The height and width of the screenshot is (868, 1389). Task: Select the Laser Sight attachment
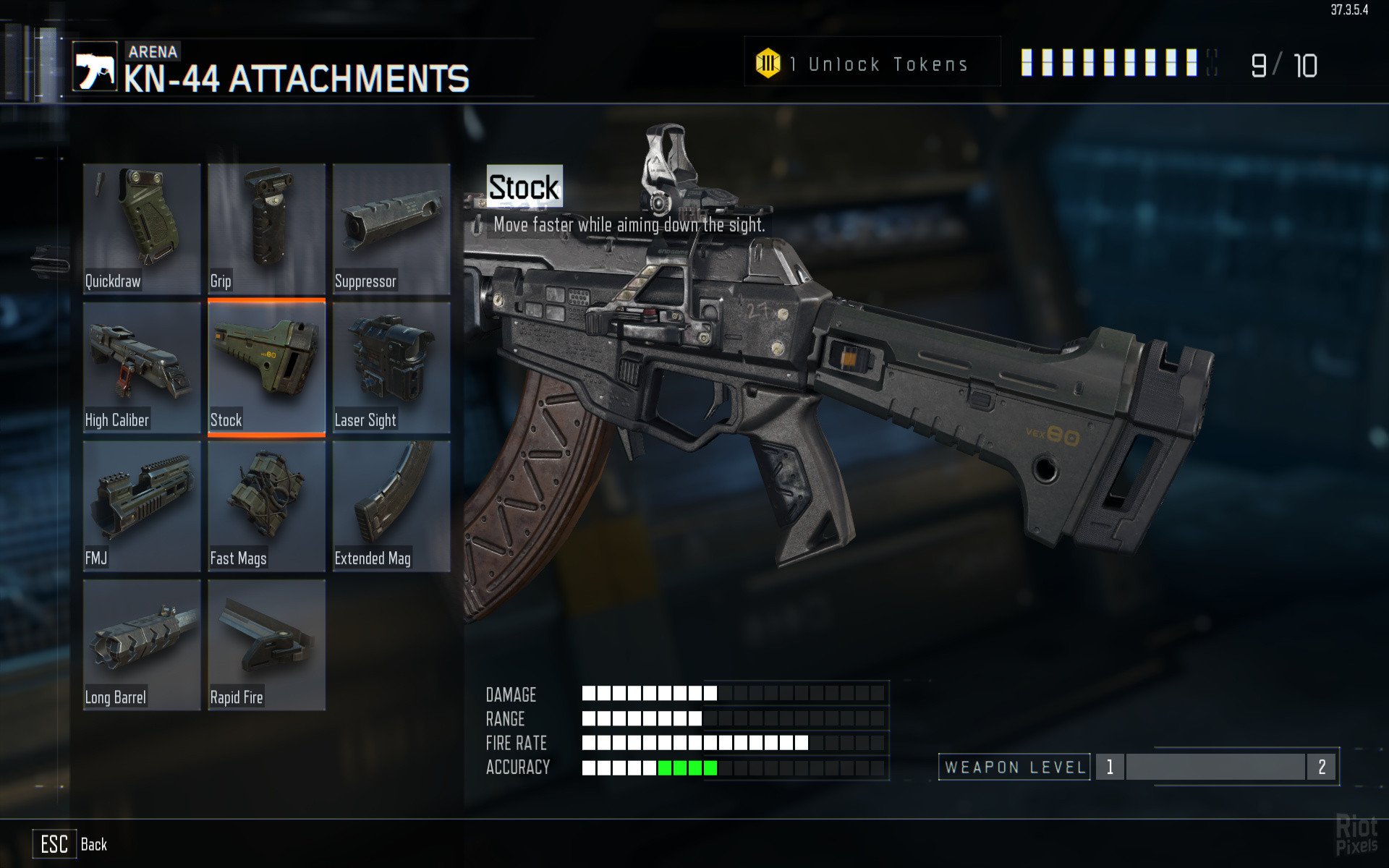coord(391,367)
